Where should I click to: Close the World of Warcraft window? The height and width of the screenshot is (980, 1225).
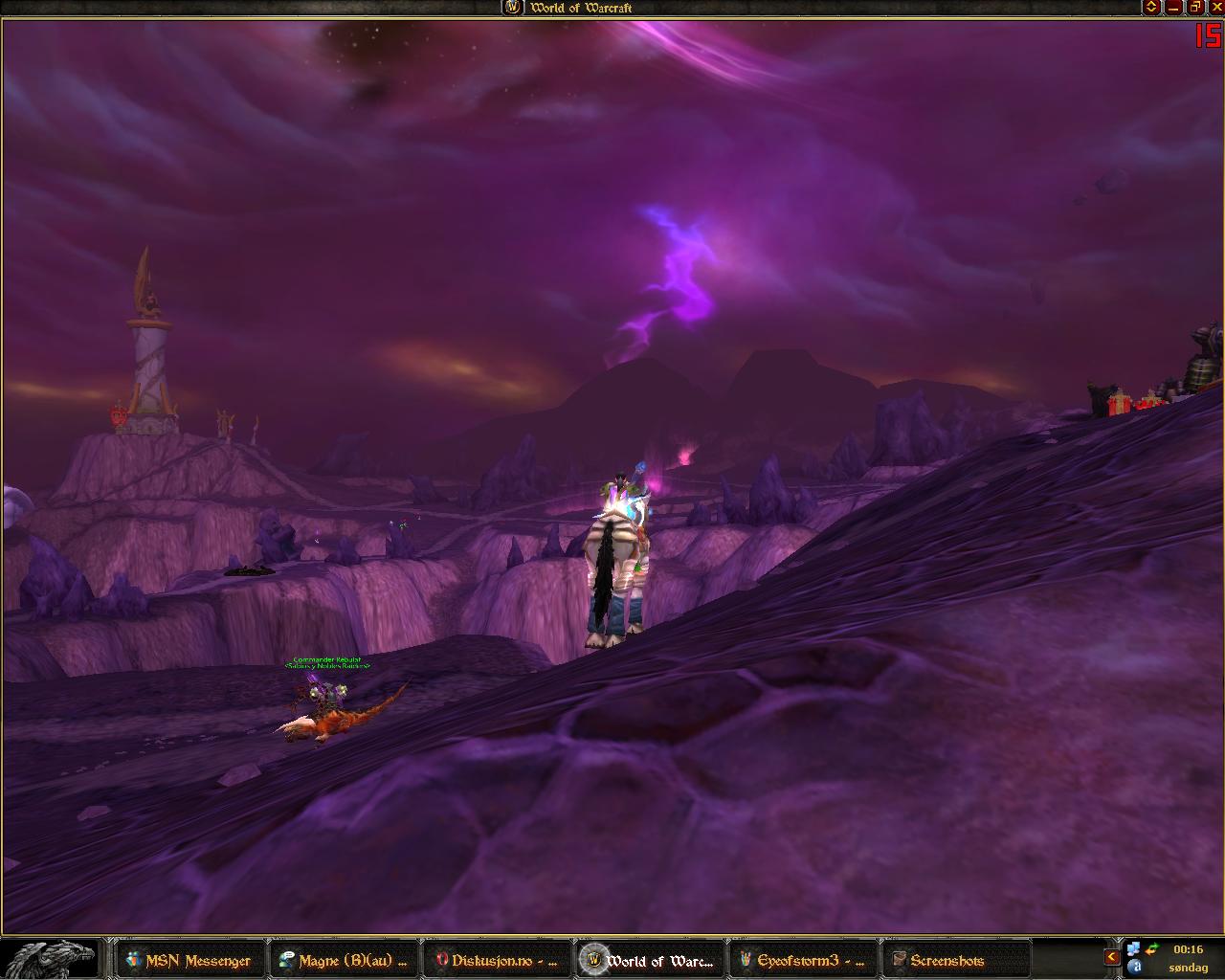point(1216,7)
